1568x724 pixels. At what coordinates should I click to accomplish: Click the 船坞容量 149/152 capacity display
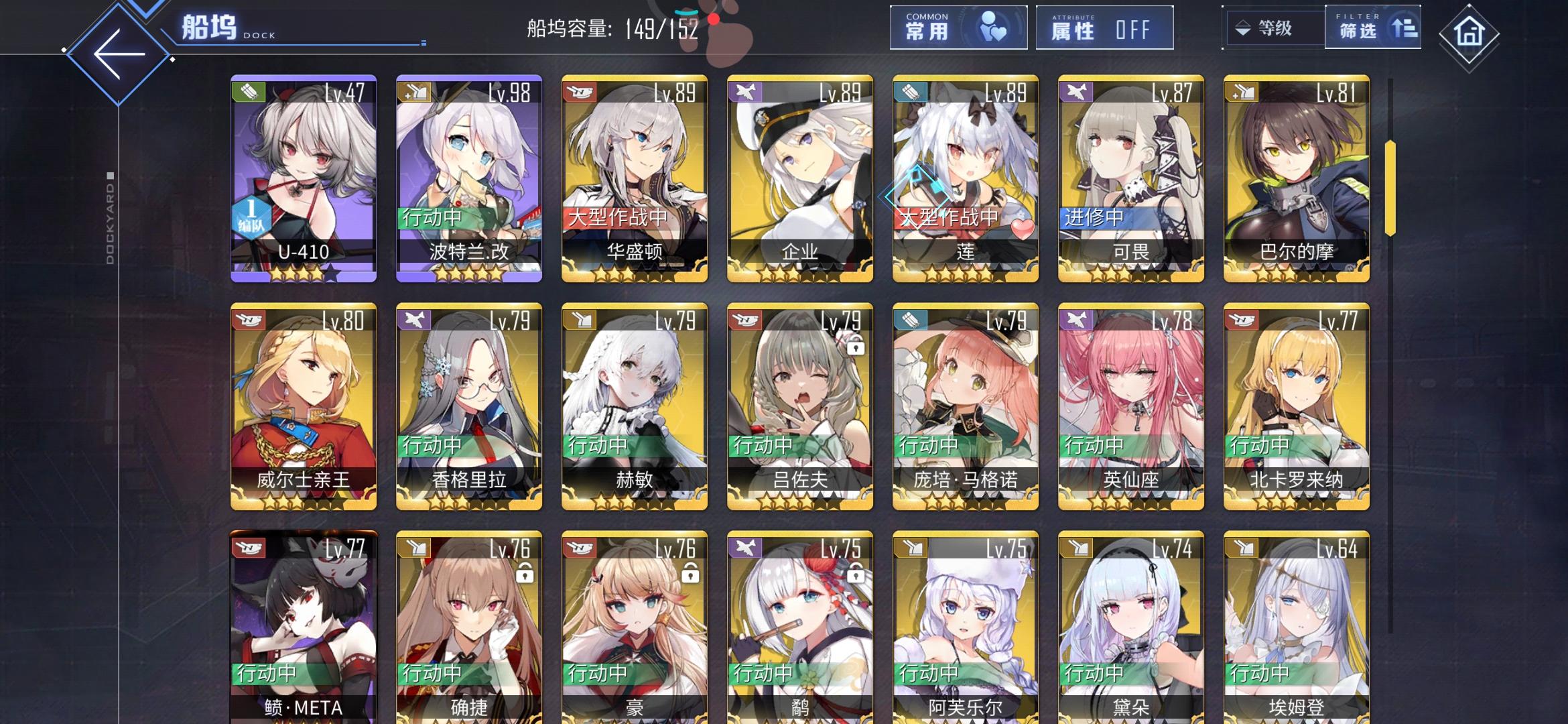coord(610,28)
